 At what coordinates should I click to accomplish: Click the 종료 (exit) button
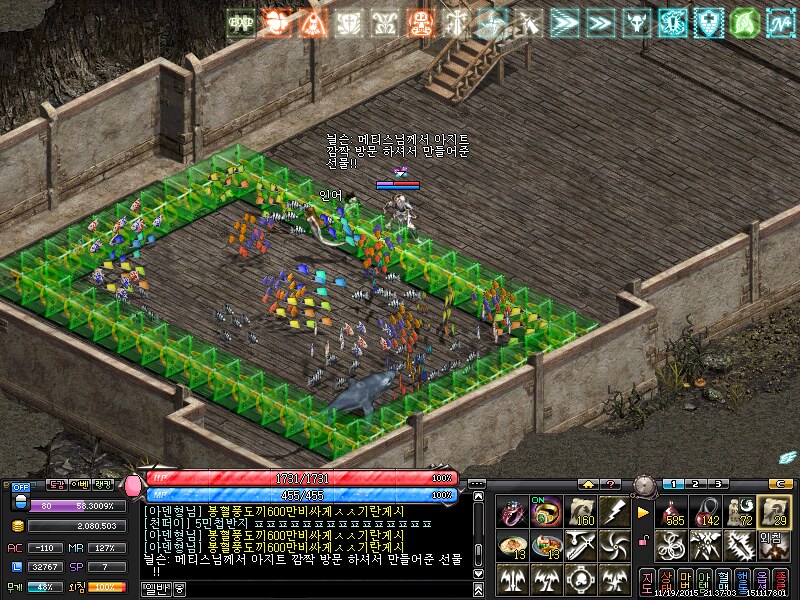779,580
